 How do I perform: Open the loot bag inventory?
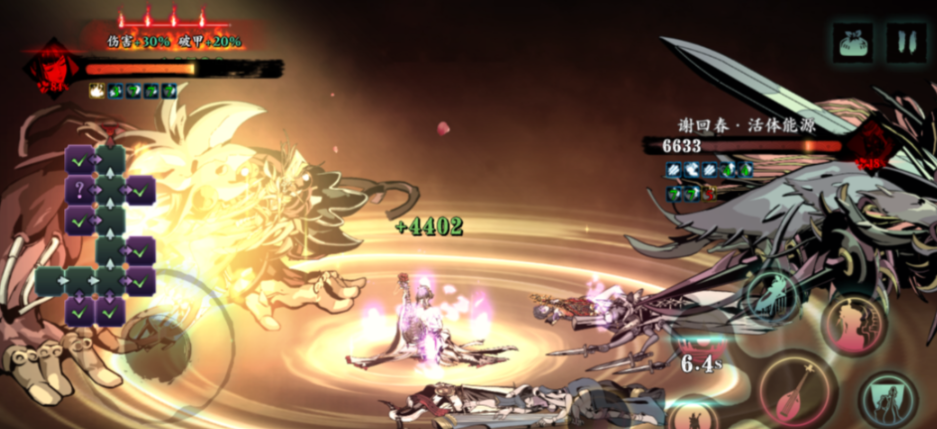point(853,43)
